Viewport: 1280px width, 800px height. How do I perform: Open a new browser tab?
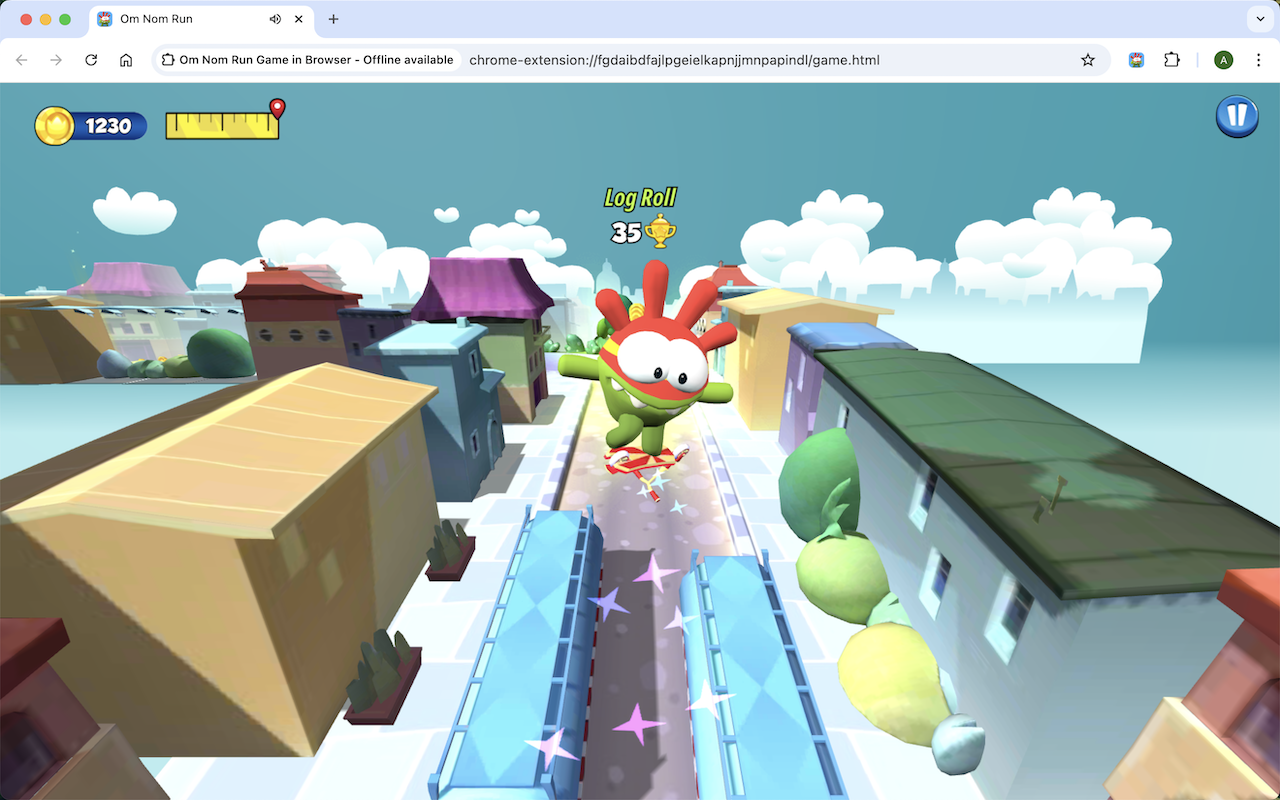[333, 18]
